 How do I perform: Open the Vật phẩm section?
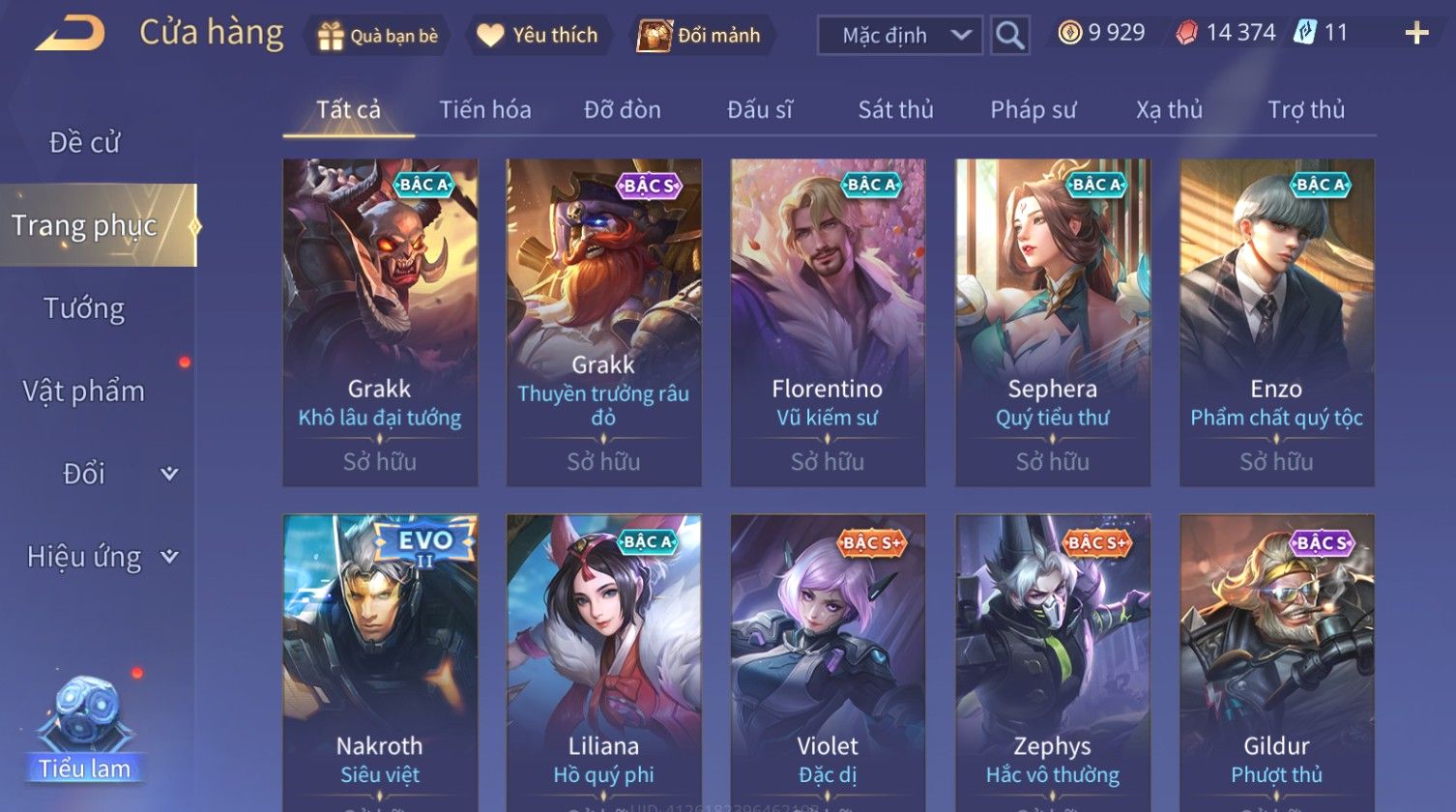(84, 391)
